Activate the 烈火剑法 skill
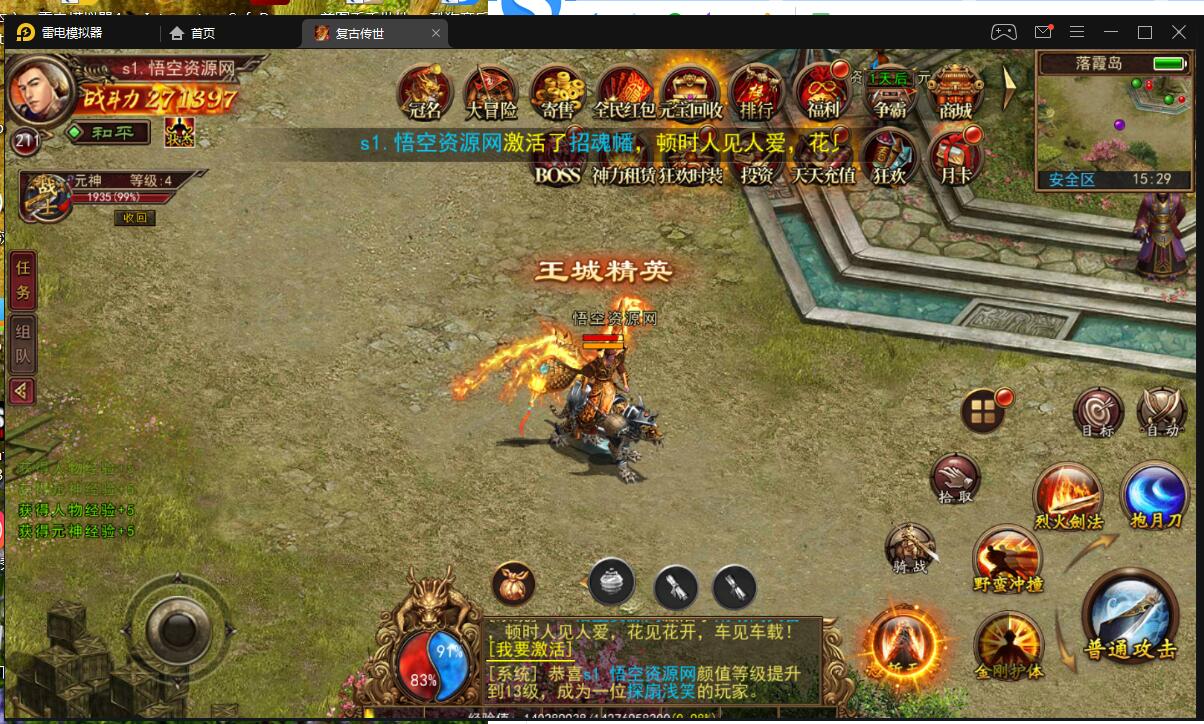The height and width of the screenshot is (724, 1204). [1067, 495]
